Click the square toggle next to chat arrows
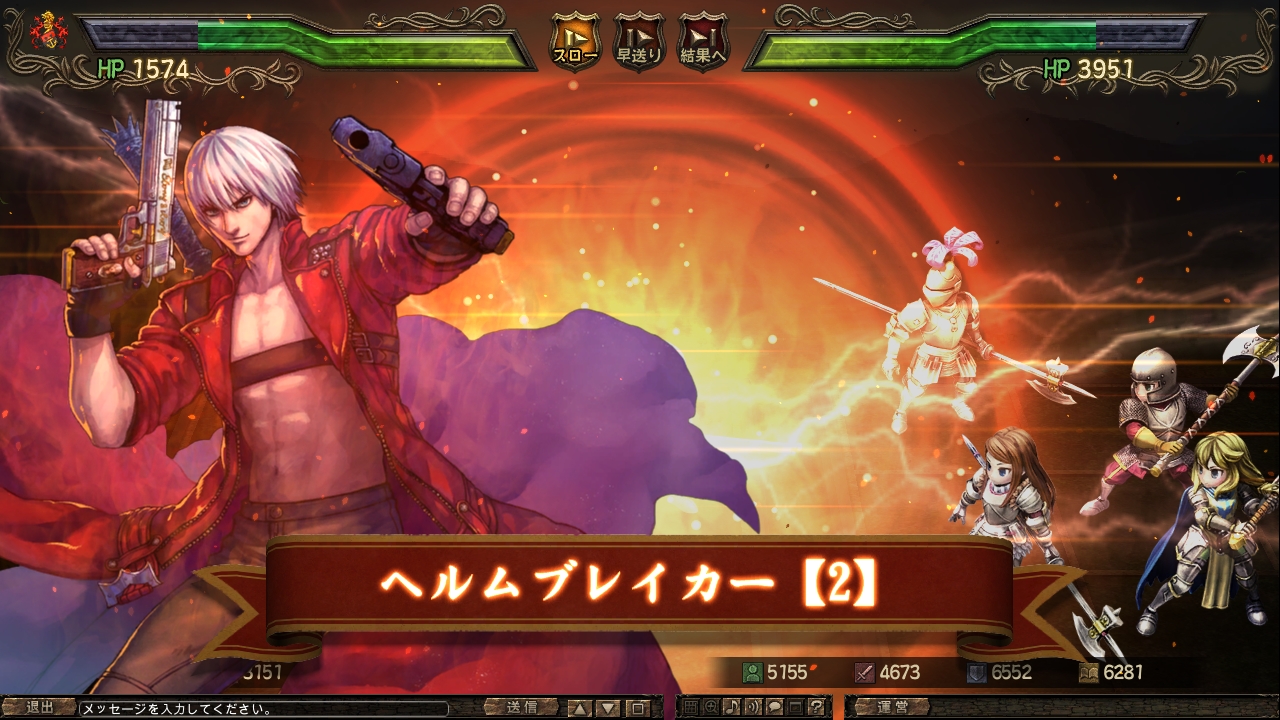The width and height of the screenshot is (1280, 720). coord(638,707)
